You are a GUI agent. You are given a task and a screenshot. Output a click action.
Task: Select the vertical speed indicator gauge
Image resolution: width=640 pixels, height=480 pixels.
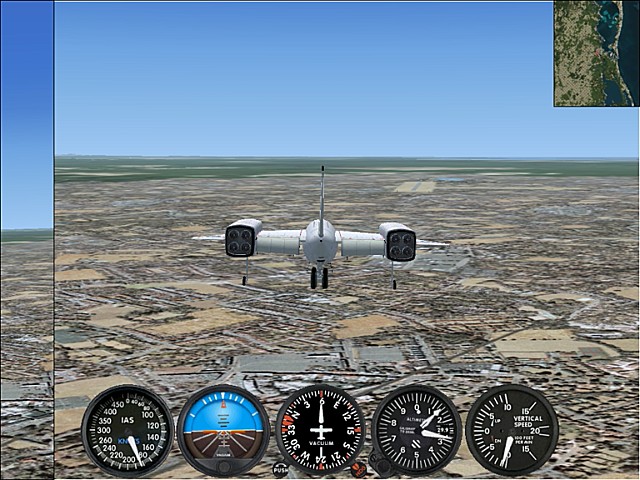click(511, 430)
